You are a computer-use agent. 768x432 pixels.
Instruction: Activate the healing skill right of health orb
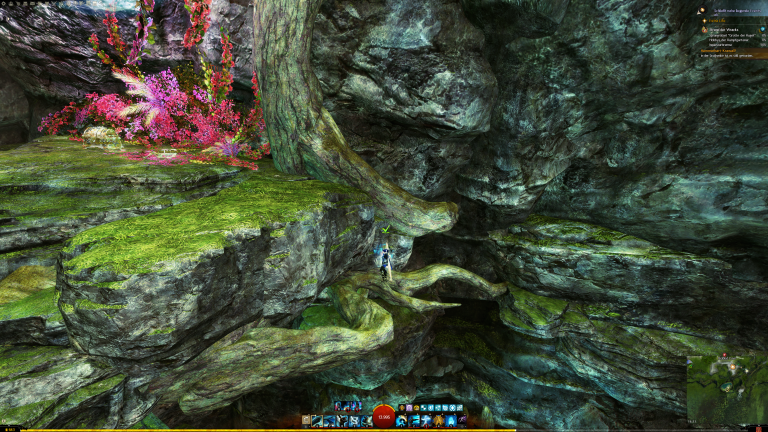(401, 421)
